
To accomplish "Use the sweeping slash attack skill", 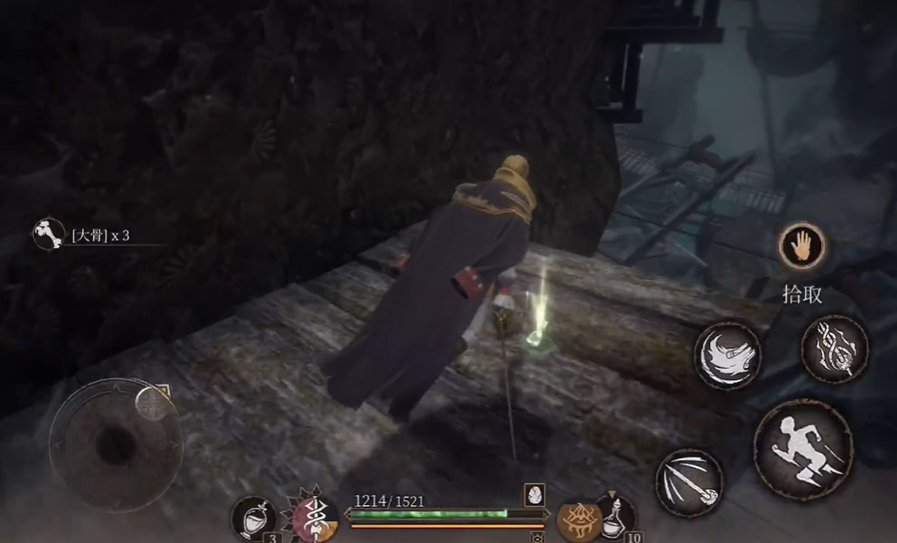I will pos(727,354).
